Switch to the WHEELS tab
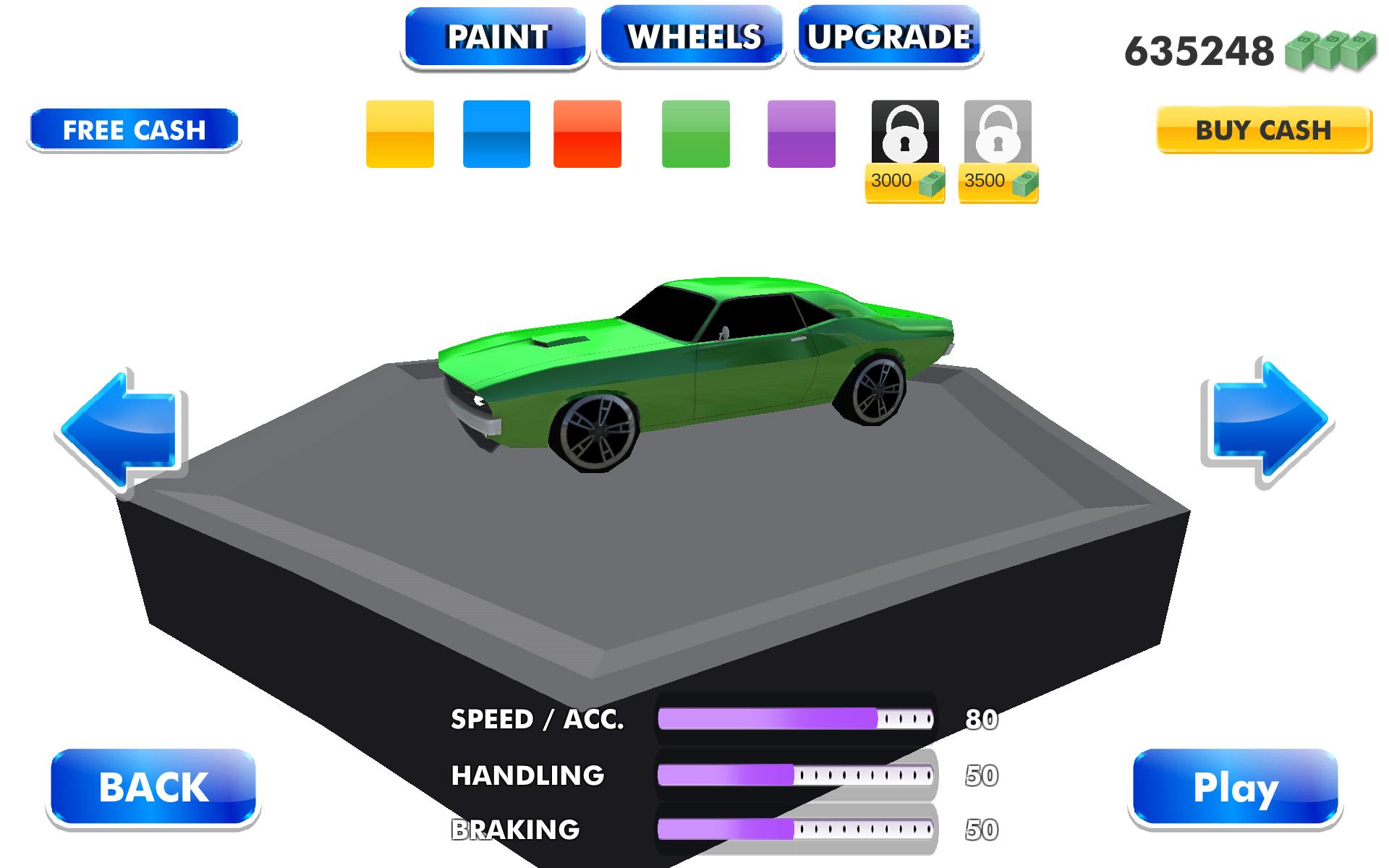 click(x=692, y=35)
